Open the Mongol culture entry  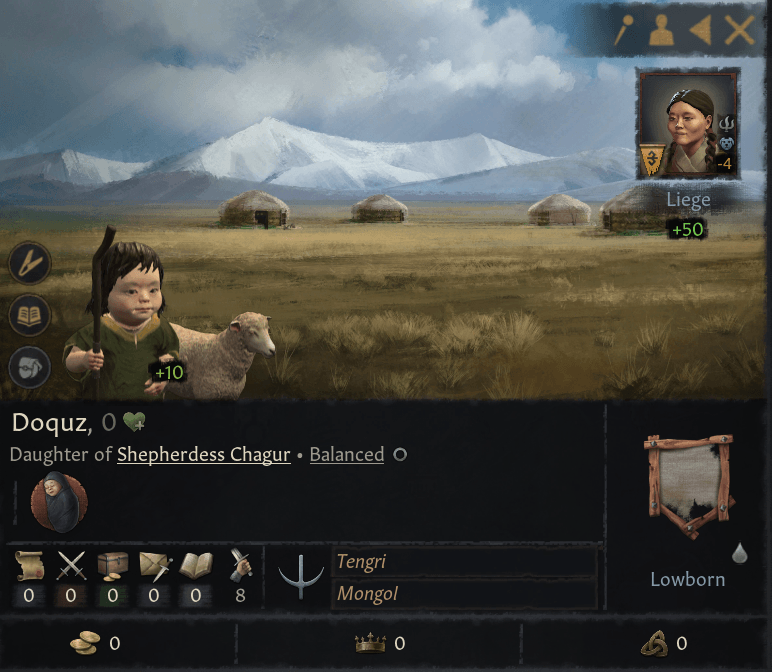point(463,594)
